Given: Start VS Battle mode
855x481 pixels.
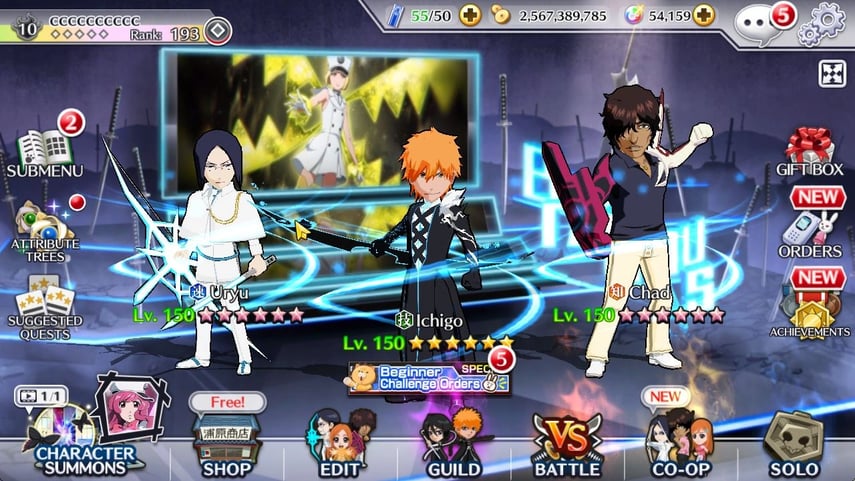Looking at the screenshot, I should (x=566, y=442).
